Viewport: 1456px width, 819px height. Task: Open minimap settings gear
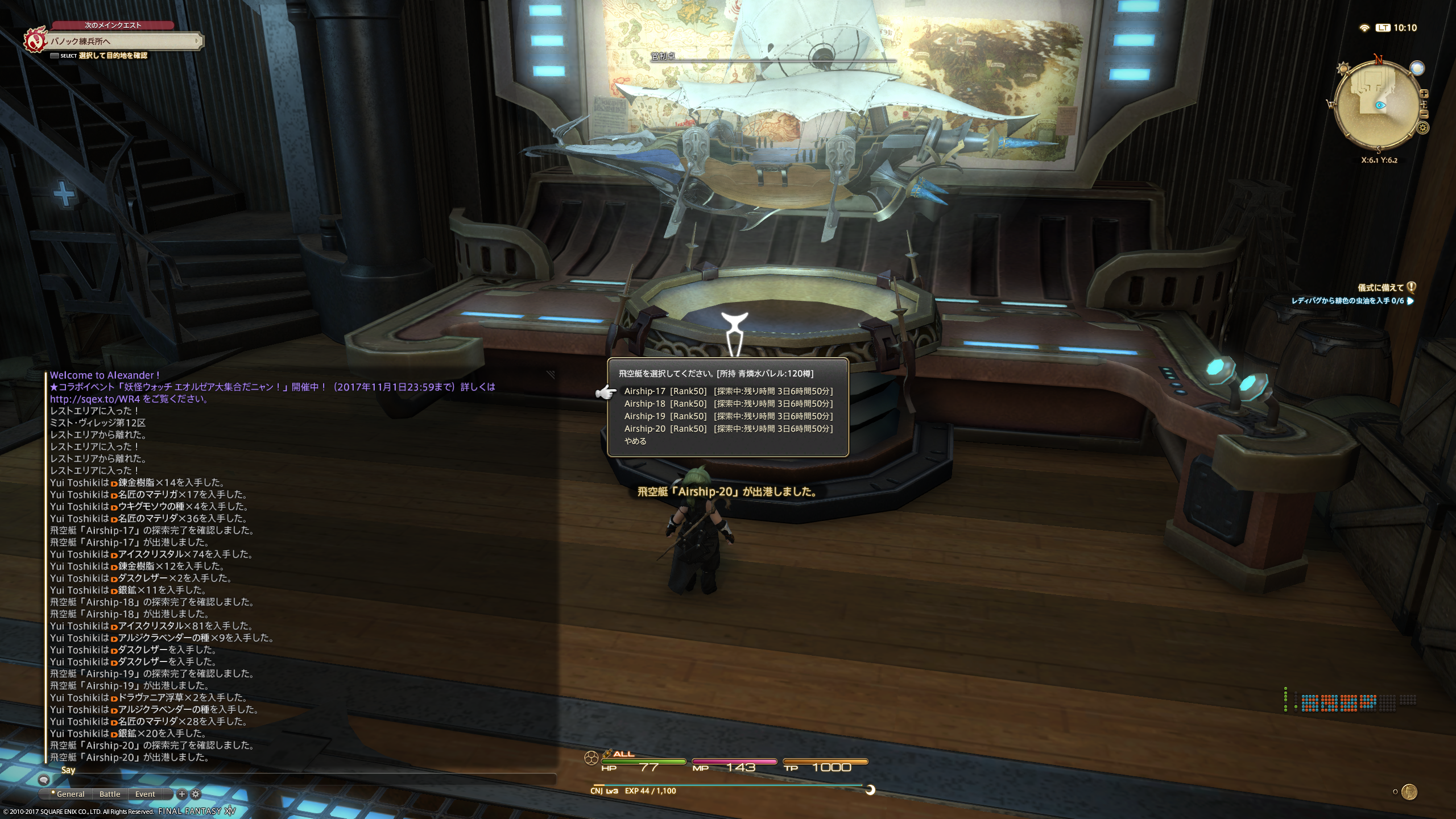click(x=1422, y=128)
